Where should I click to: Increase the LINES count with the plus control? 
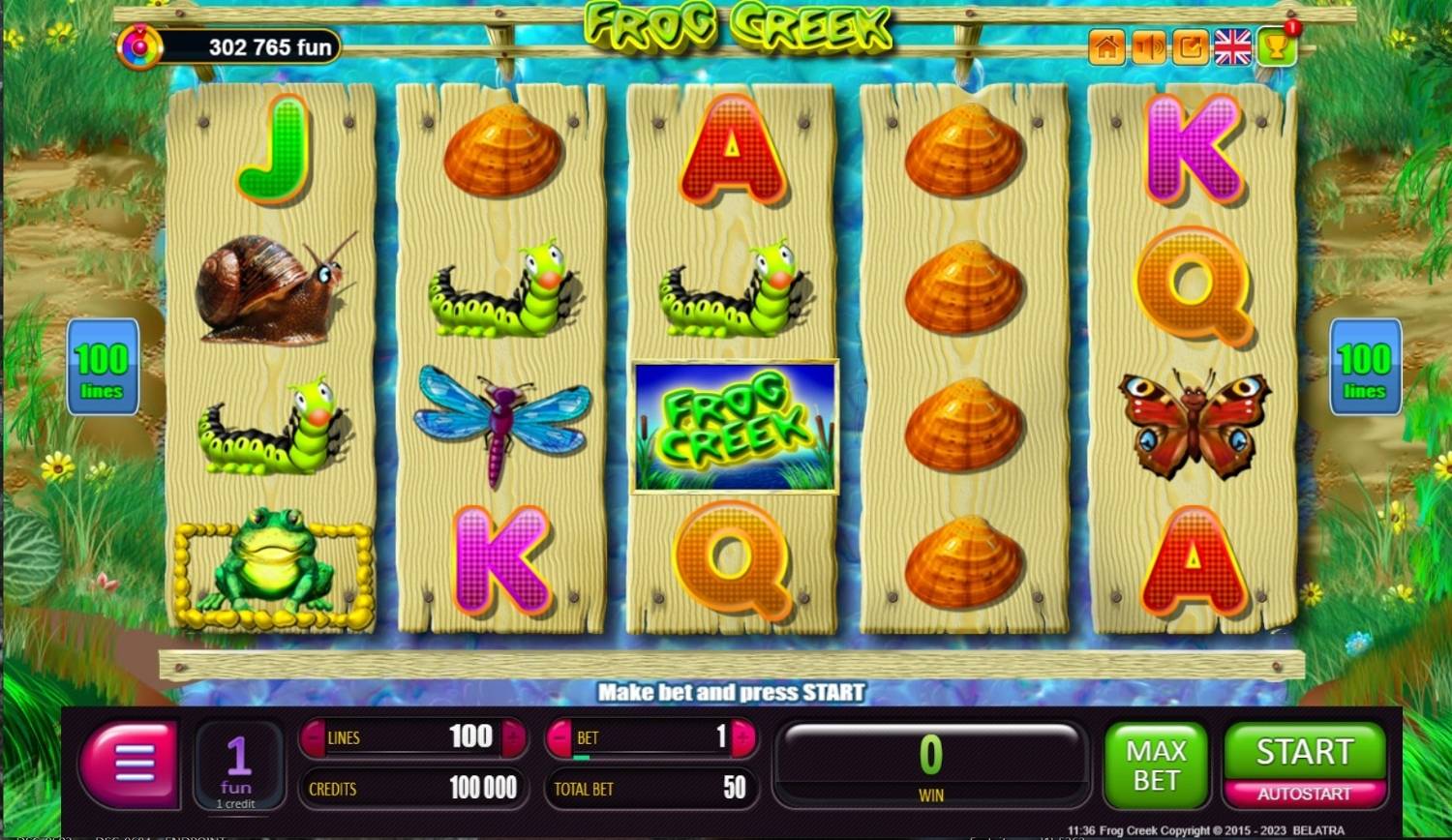pyautogui.click(x=514, y=737)
